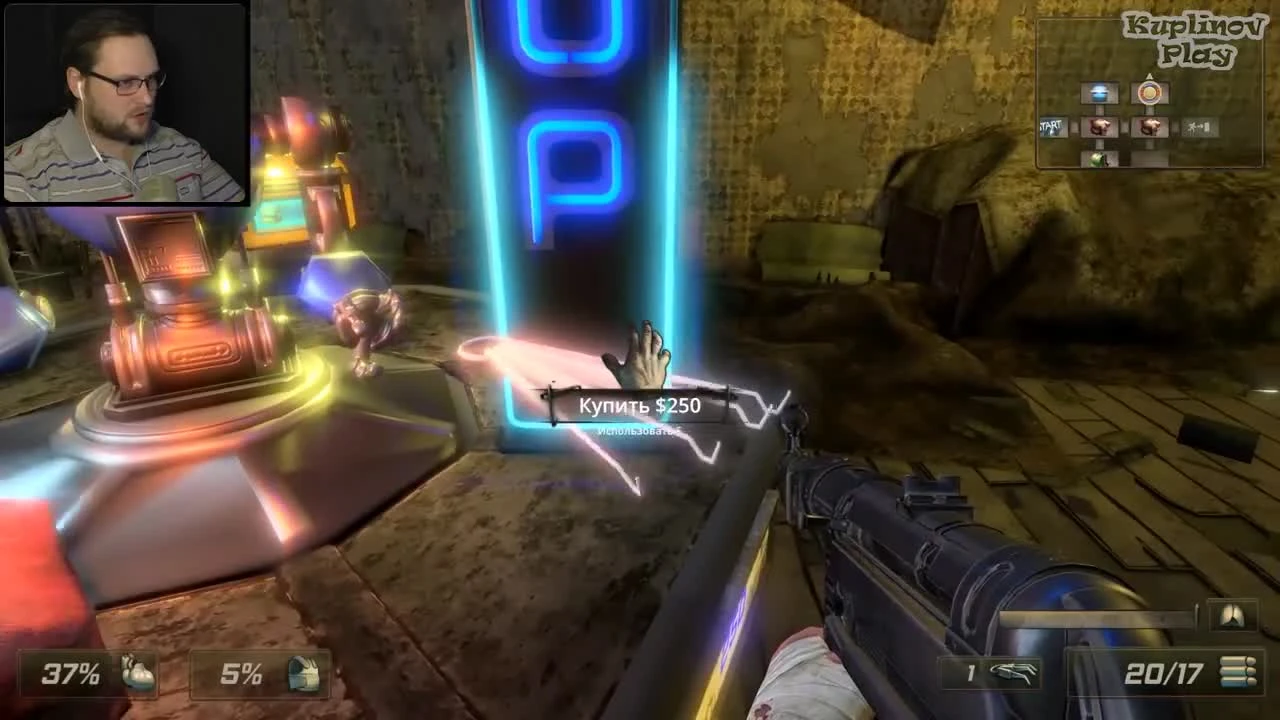Click the arrow marker above the minimap

coord(1150,76)
